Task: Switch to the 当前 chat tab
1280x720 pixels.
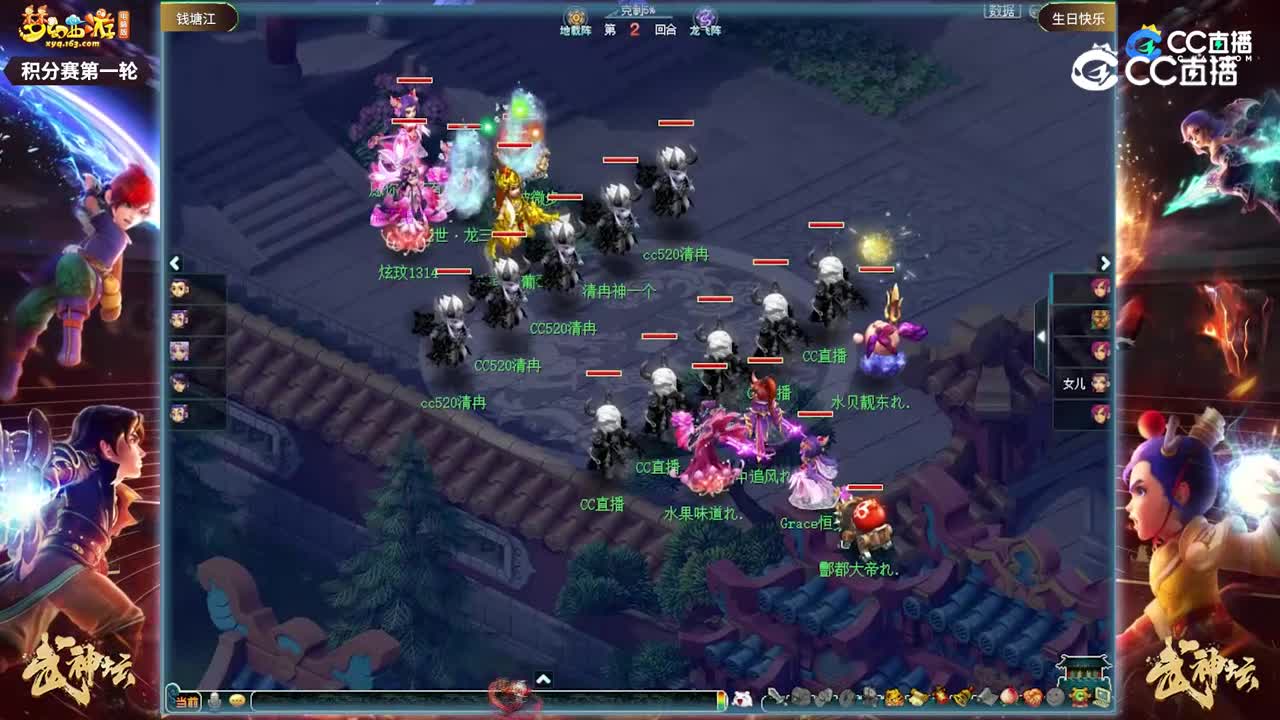Action: (186, 703)
